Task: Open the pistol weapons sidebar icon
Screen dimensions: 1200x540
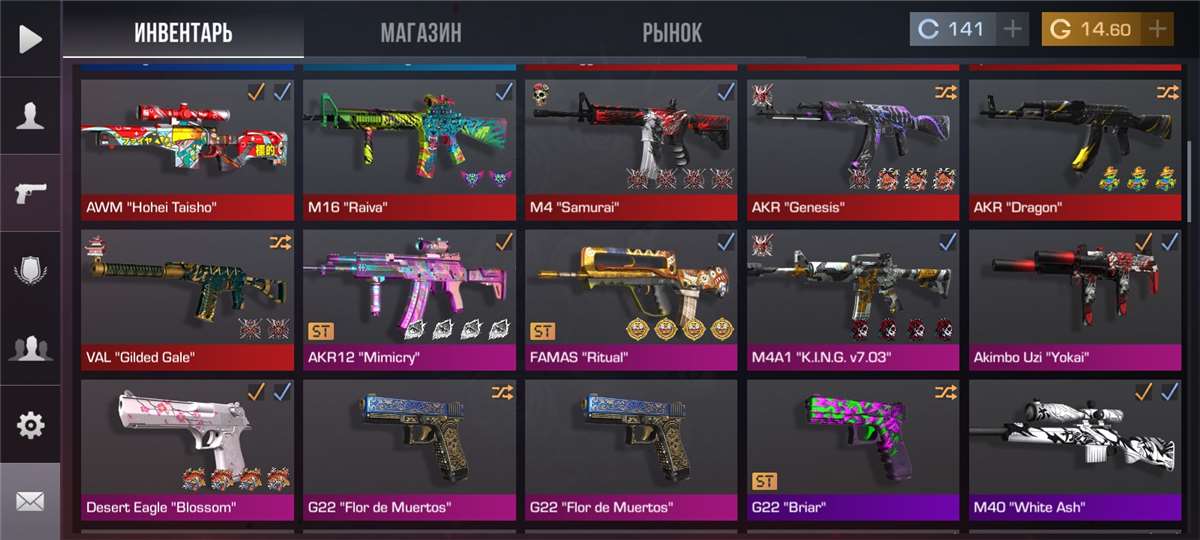Action: [30, 193]
